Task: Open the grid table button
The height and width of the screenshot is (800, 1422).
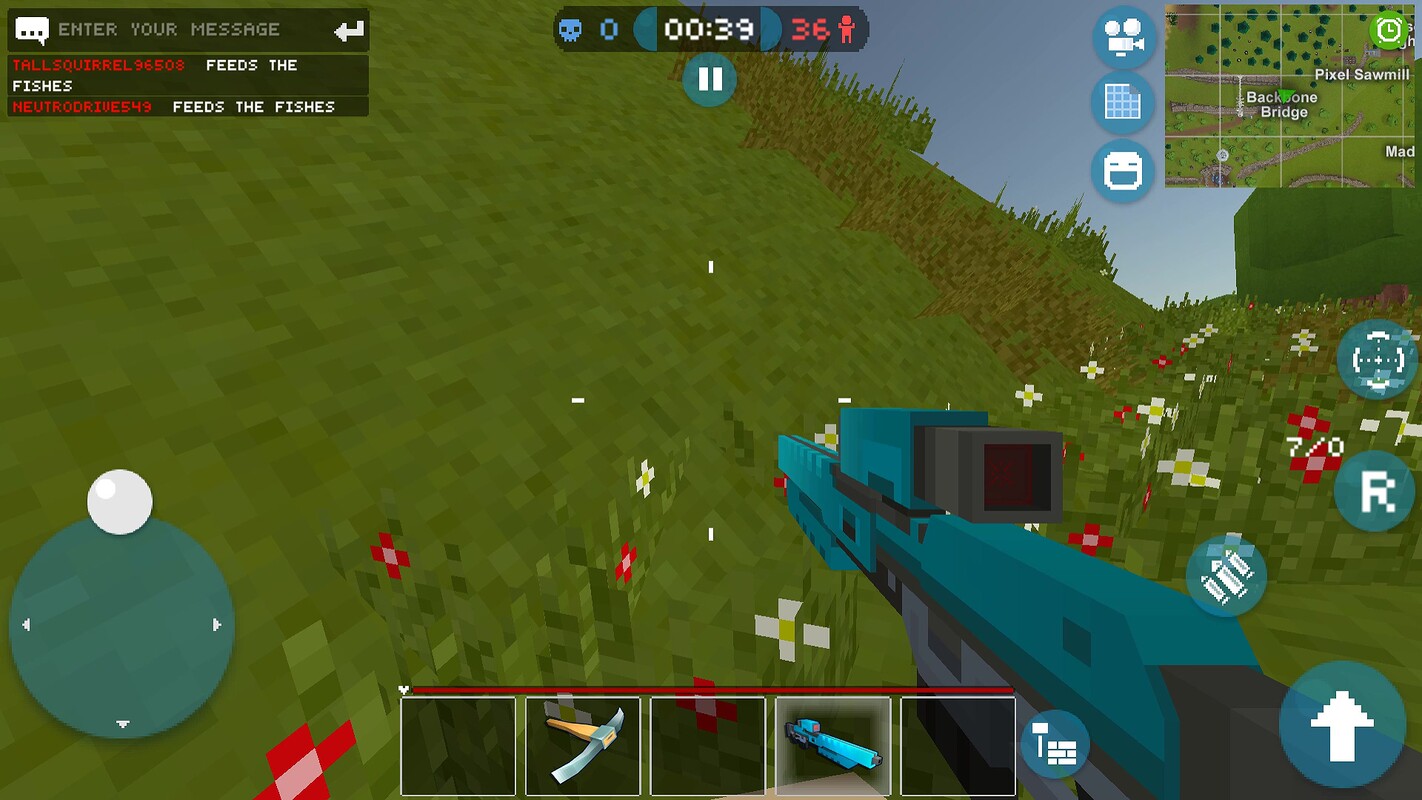Action: click(1124, 103)
